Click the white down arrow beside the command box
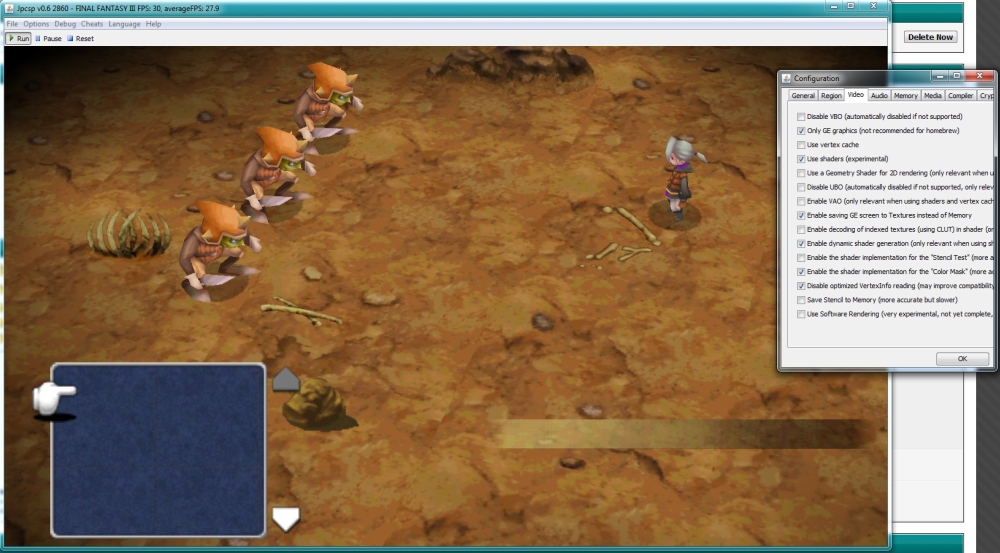Image resolution: width=1000 pixels, height=553 pixels. click(x=286, y=519)
